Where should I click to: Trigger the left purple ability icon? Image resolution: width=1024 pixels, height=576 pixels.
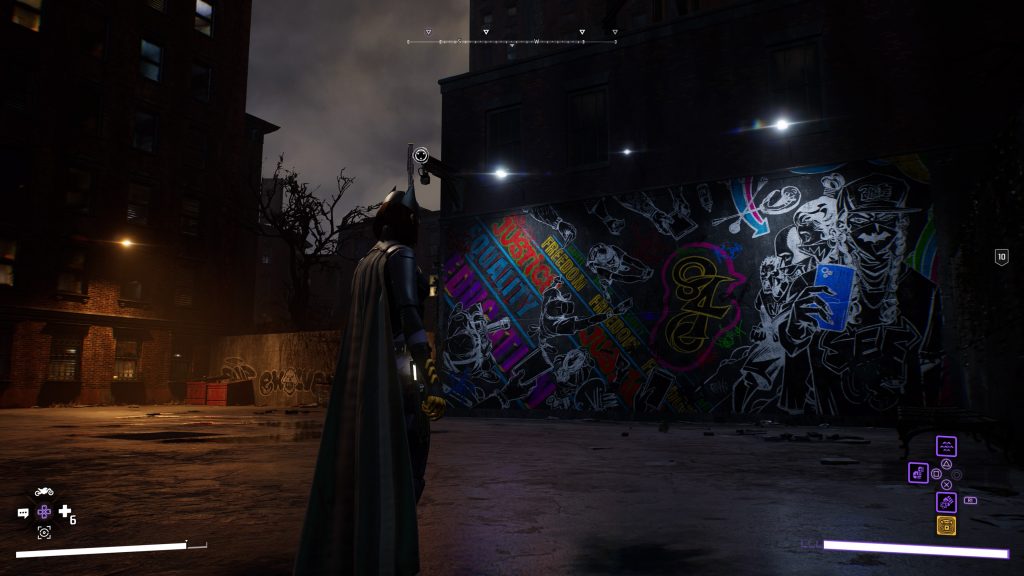click(918, 472)
